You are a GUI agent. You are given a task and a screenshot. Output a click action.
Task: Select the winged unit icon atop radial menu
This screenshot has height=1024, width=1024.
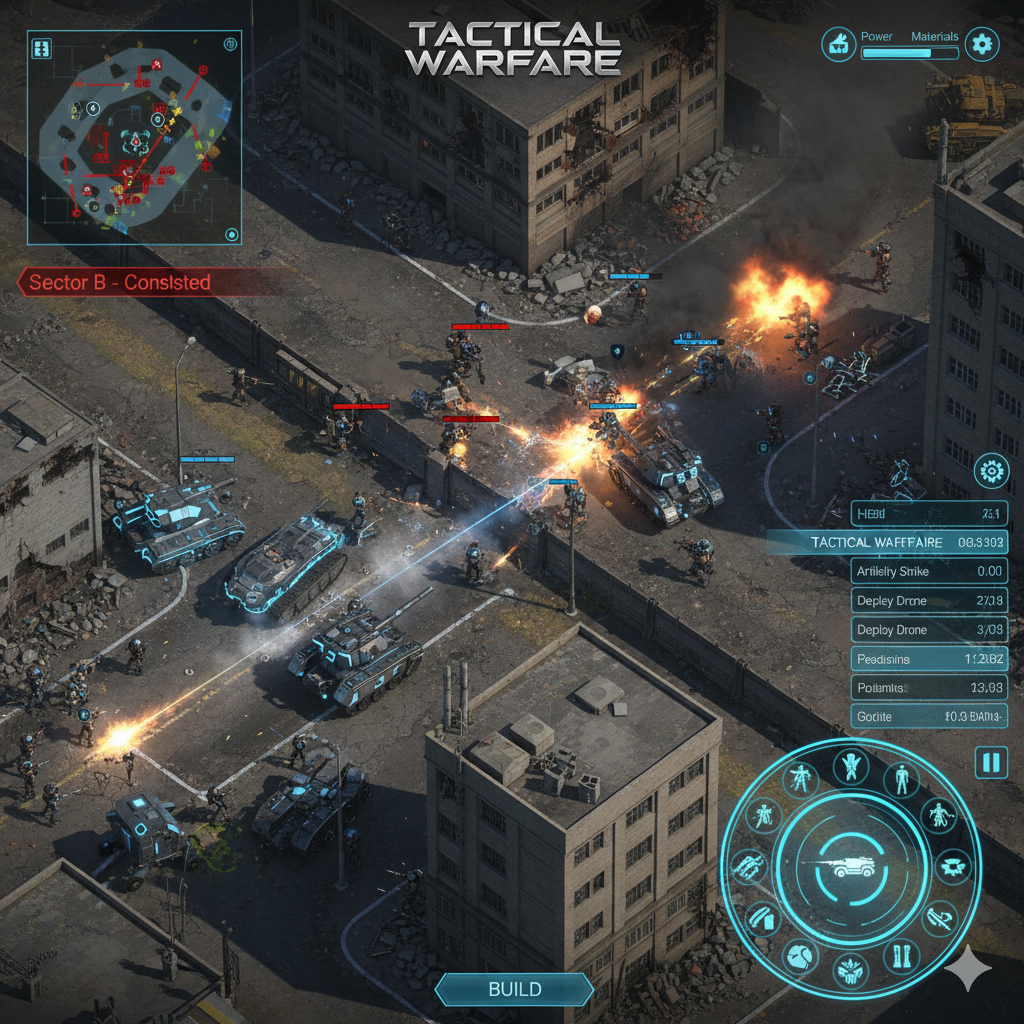(851, 765)
